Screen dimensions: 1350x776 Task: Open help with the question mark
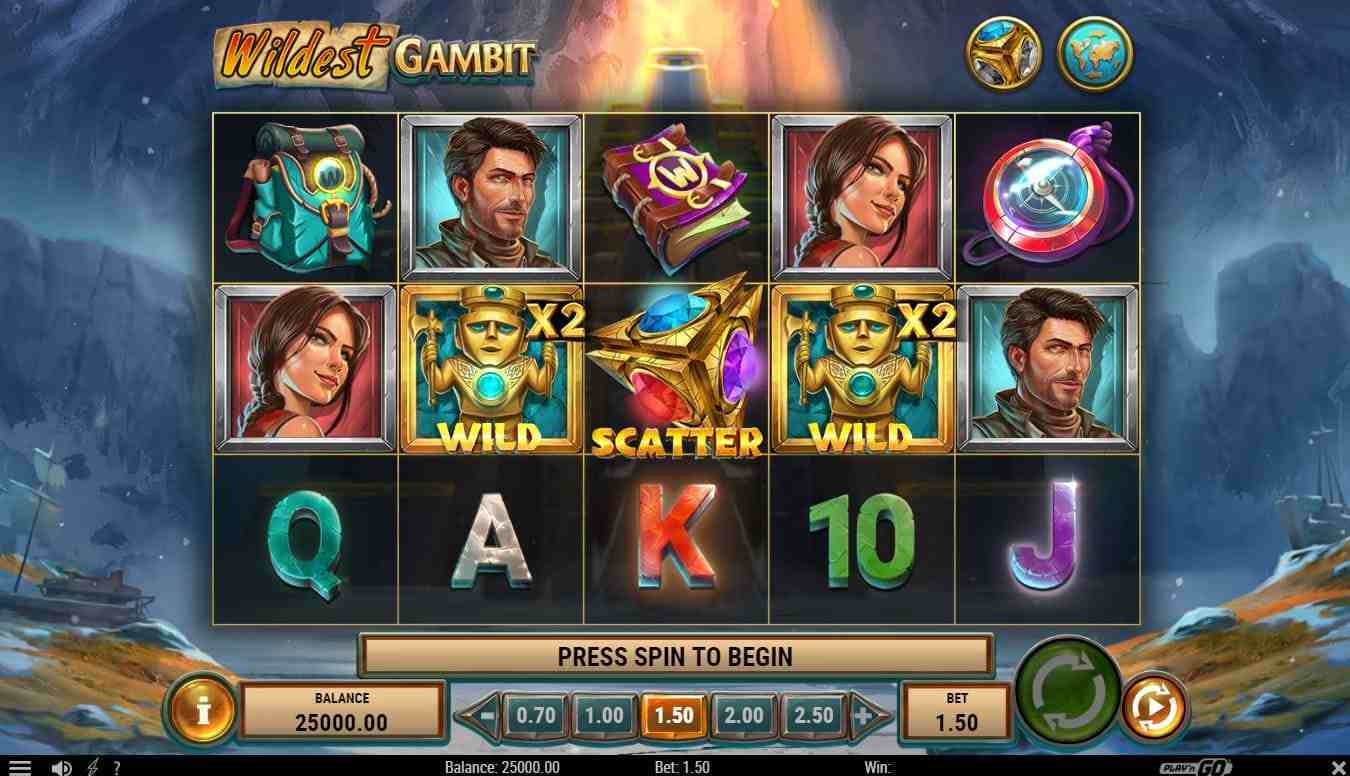coord(117,767)
